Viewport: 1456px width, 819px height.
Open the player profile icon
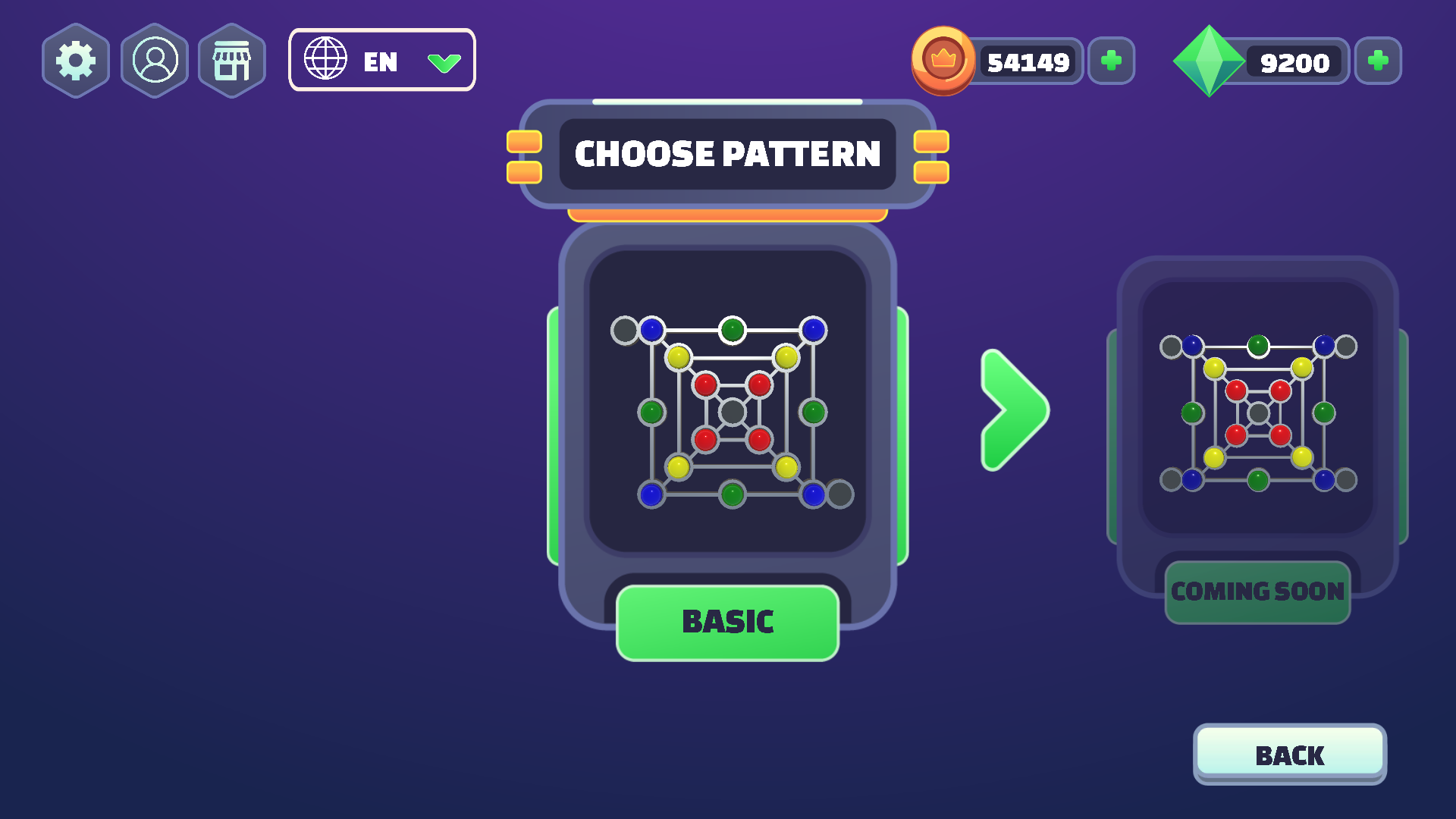click(155, 61)
